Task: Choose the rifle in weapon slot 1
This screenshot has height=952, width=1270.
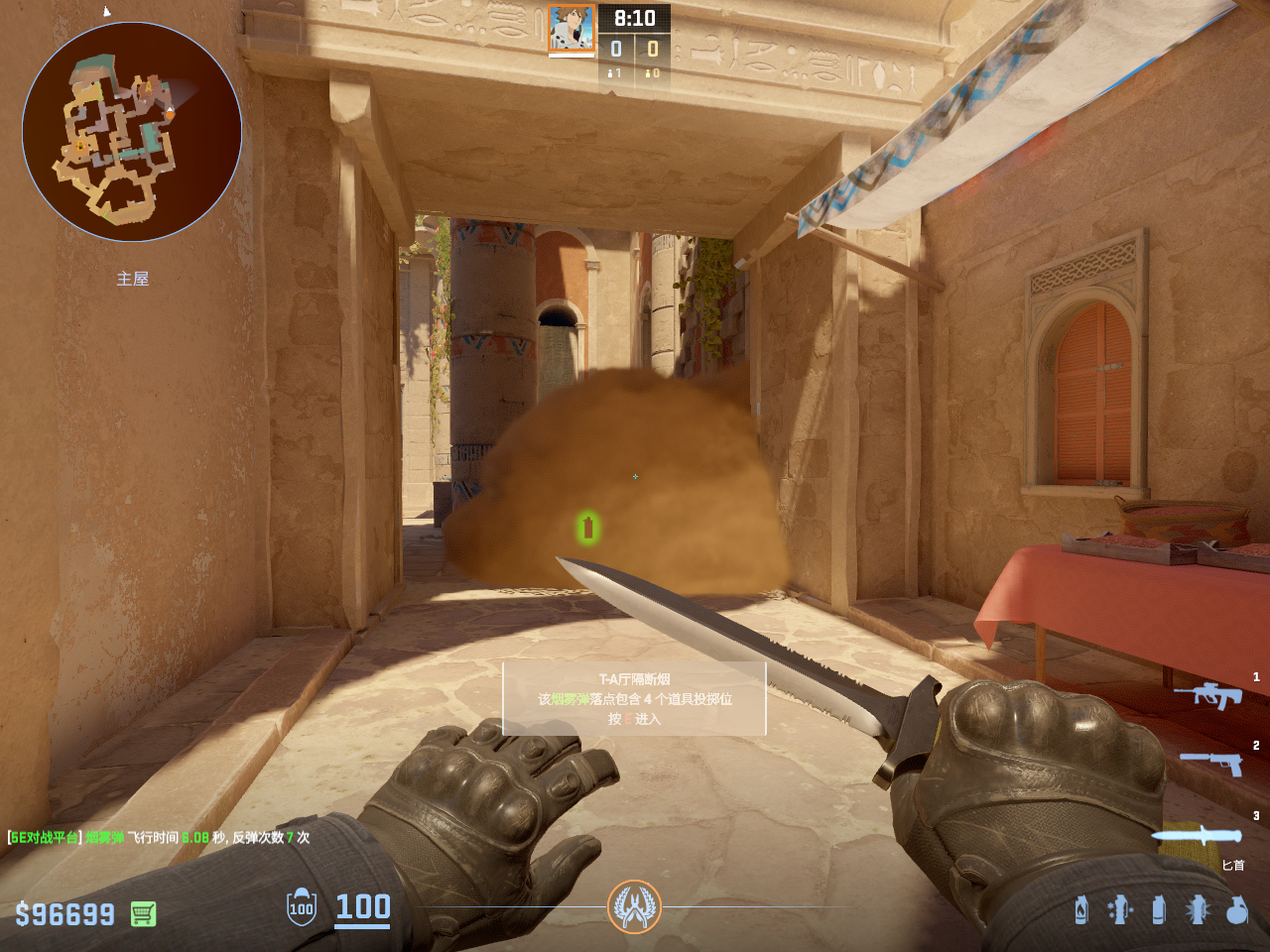Action: [x=1207, y=695]
